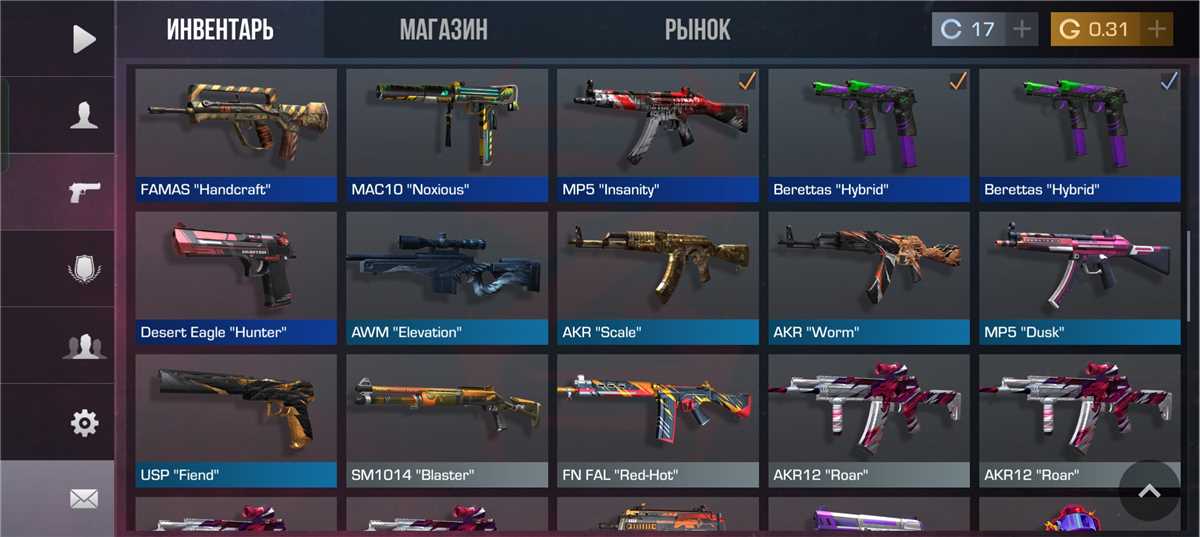Add silver coins with the plus button
This screenshot has width=1200, height=537.
(x=1021, y=29)
